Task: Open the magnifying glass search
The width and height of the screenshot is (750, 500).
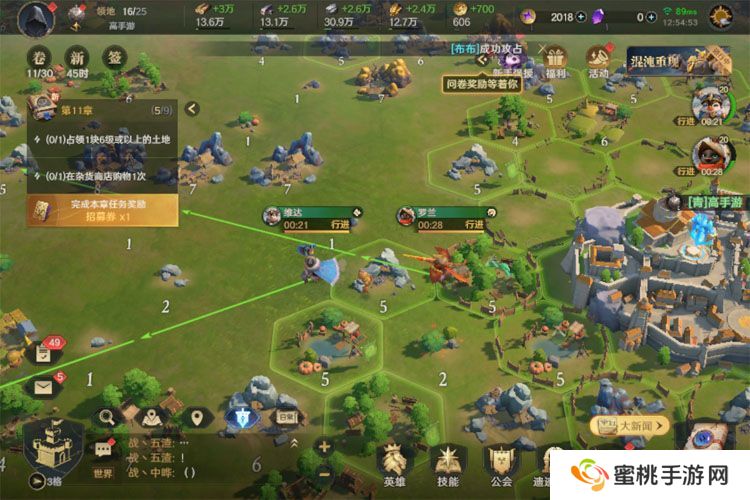Action: coord(106,416)
